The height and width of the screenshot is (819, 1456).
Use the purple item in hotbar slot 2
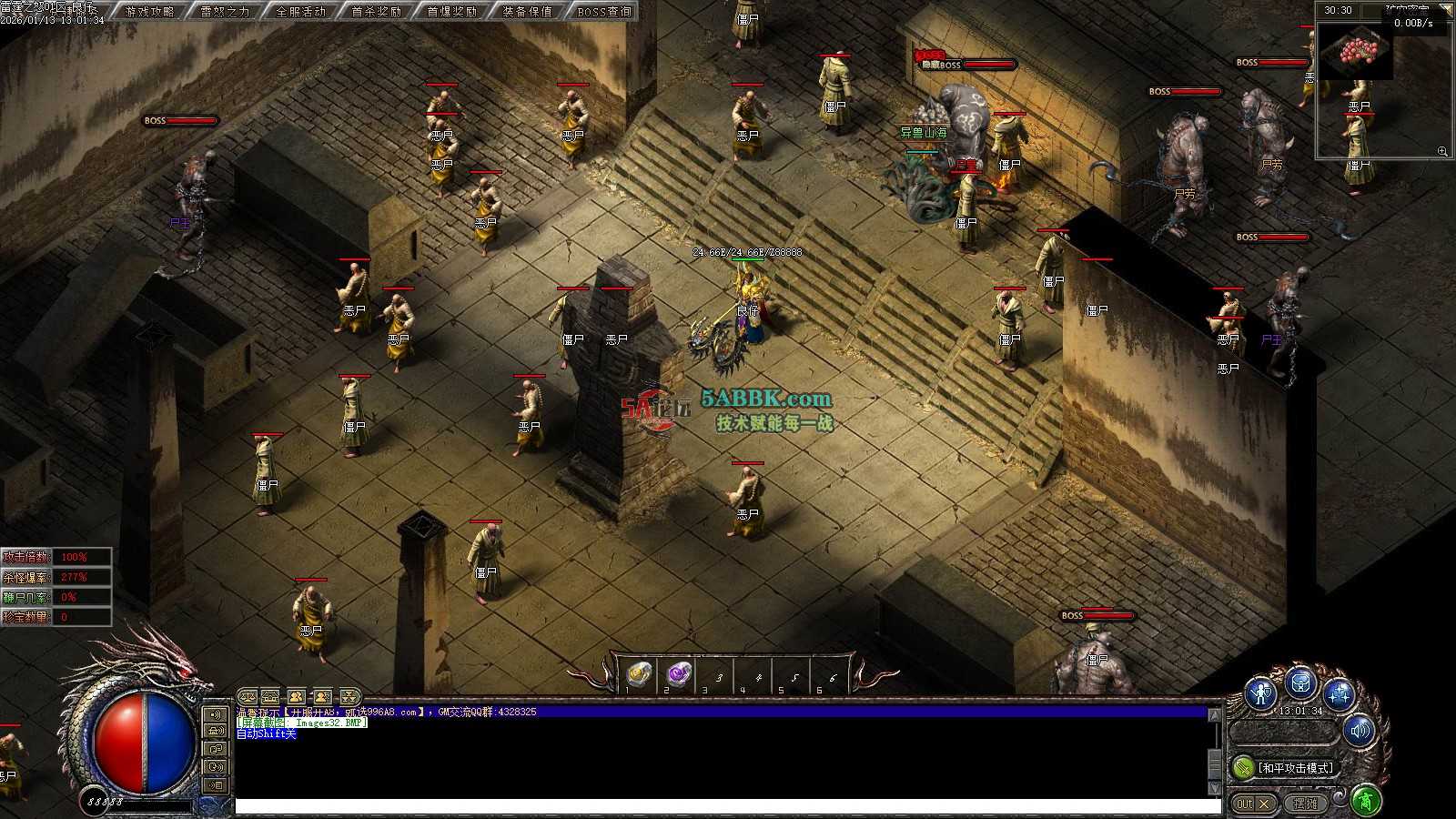678,674
